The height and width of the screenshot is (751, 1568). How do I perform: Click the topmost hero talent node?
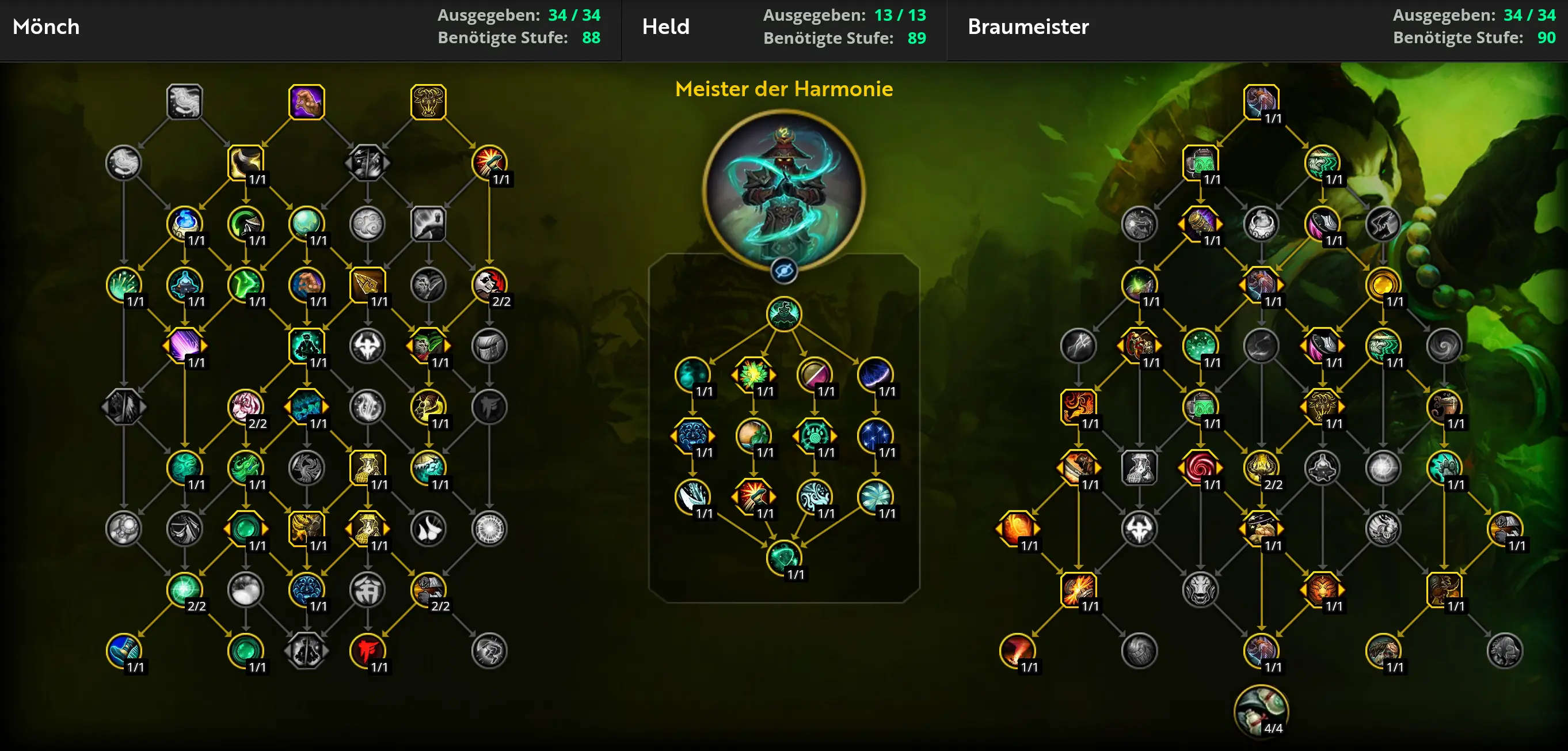[x=783, y=314]
